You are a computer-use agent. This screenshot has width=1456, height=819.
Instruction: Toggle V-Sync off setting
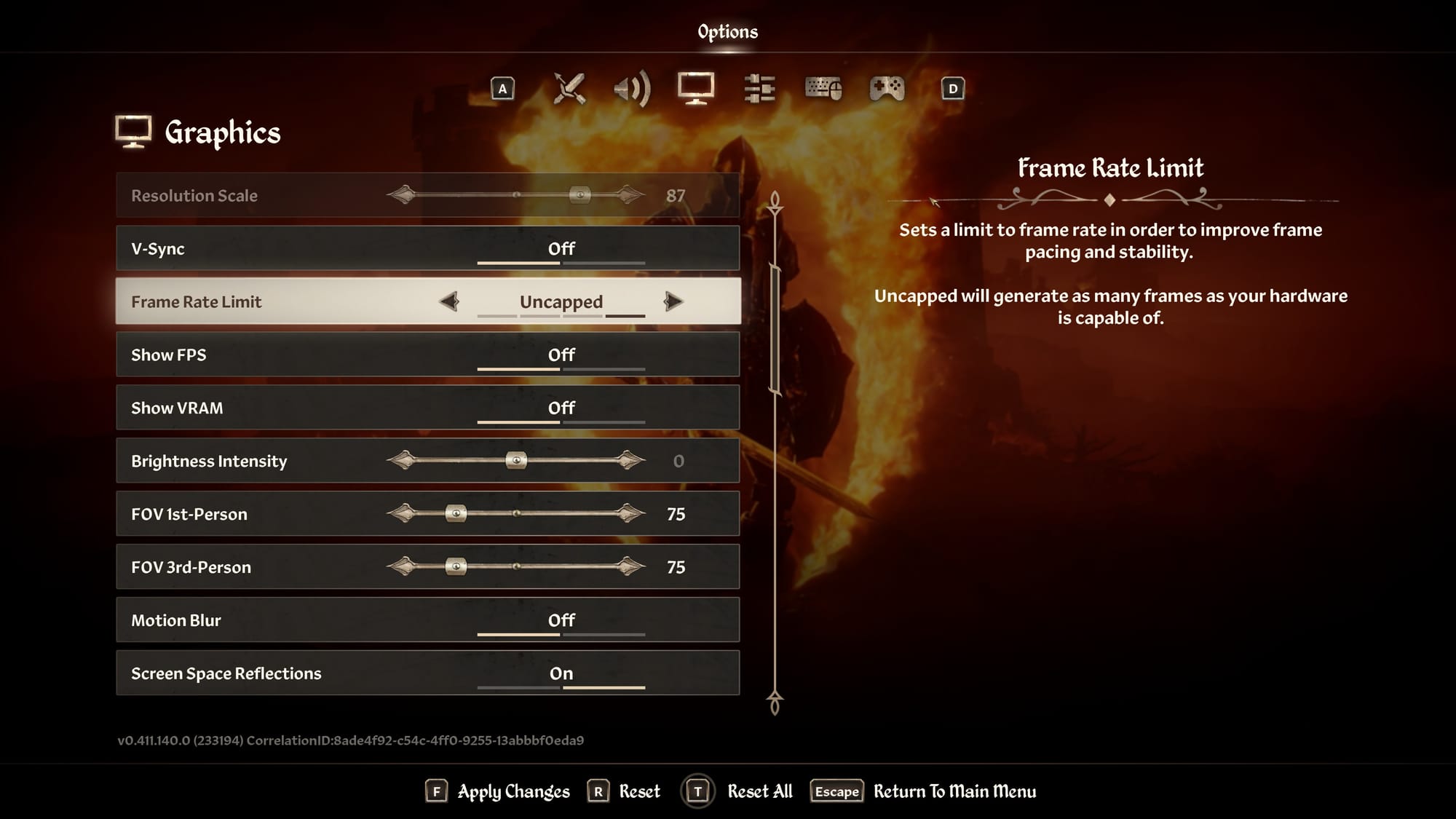pos(561,248)
